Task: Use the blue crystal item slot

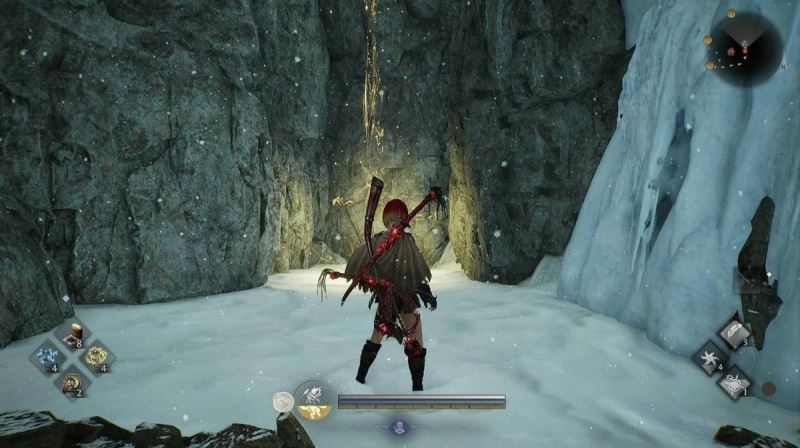Action: 46,358
